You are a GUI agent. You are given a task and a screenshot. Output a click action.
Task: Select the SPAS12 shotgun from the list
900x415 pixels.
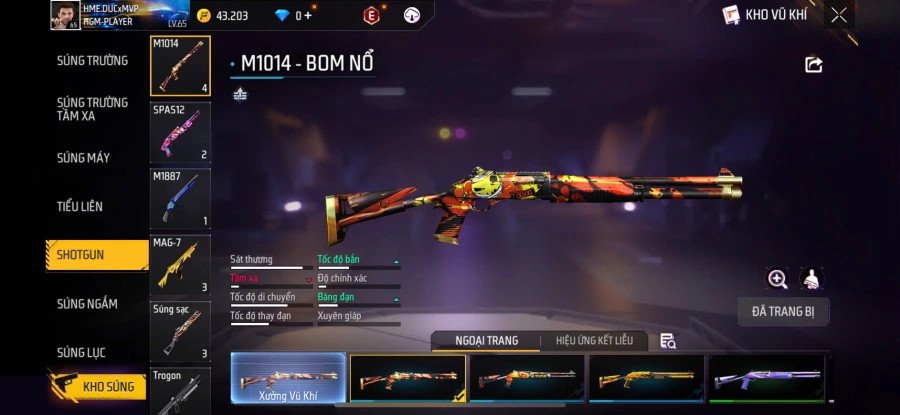pos(180,131)
